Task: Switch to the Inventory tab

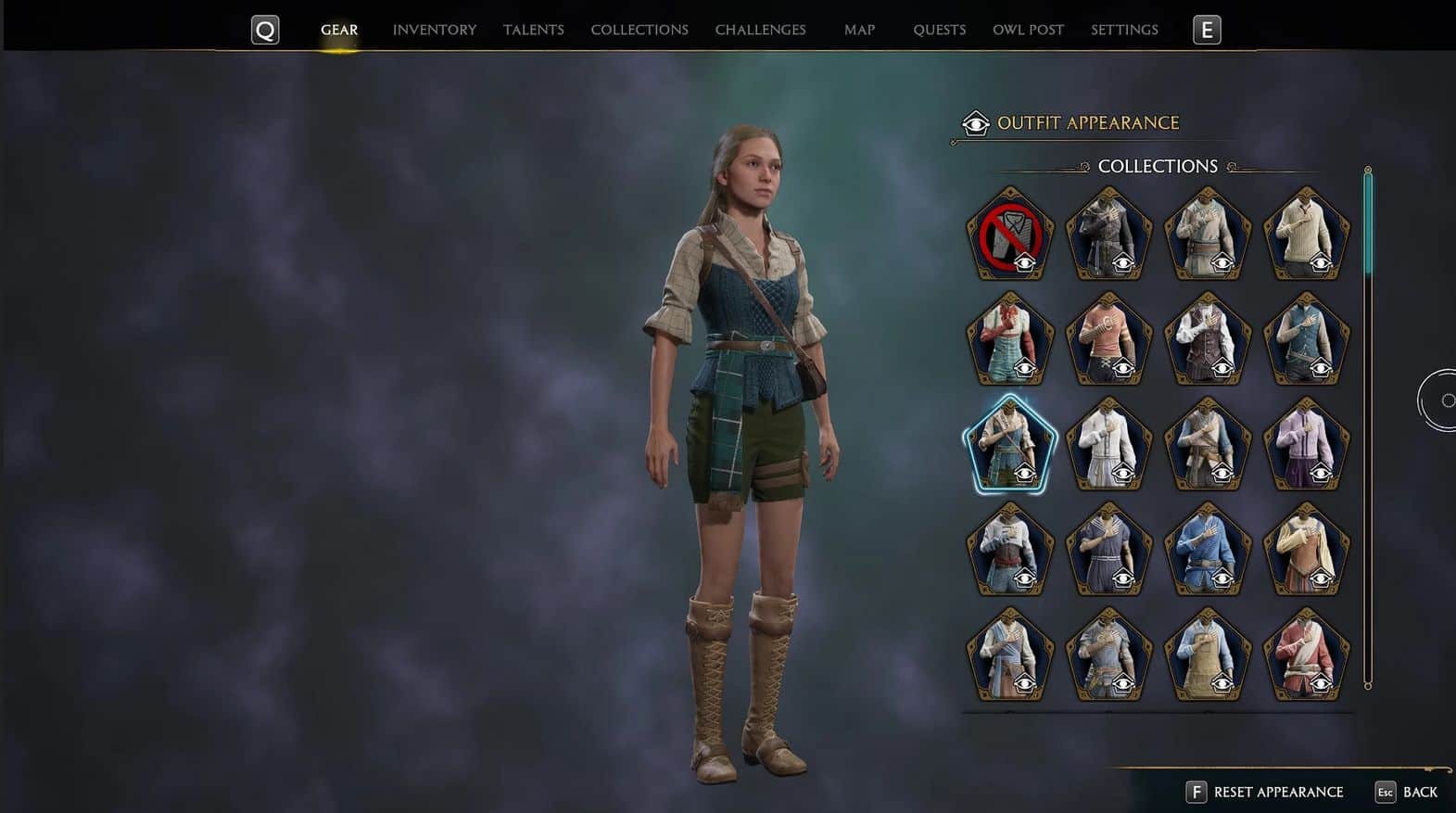Action: click(434, 30)
